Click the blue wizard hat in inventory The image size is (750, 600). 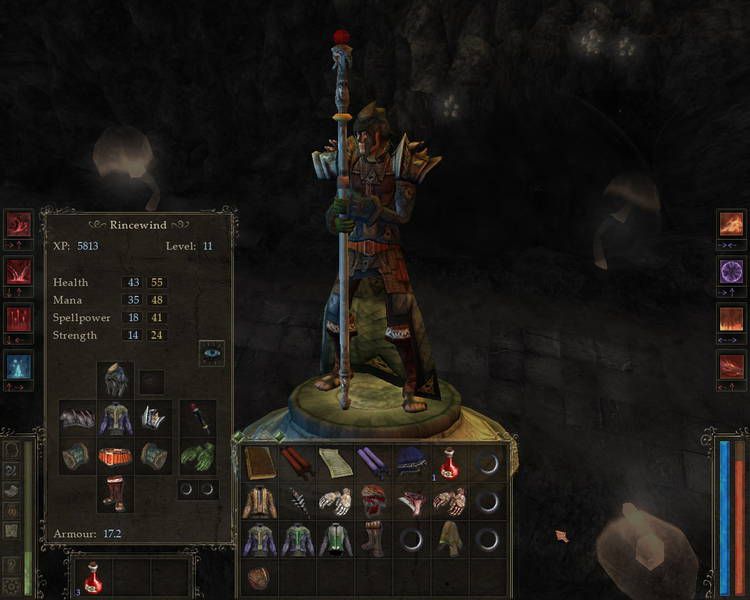click(x=411, y=463)
